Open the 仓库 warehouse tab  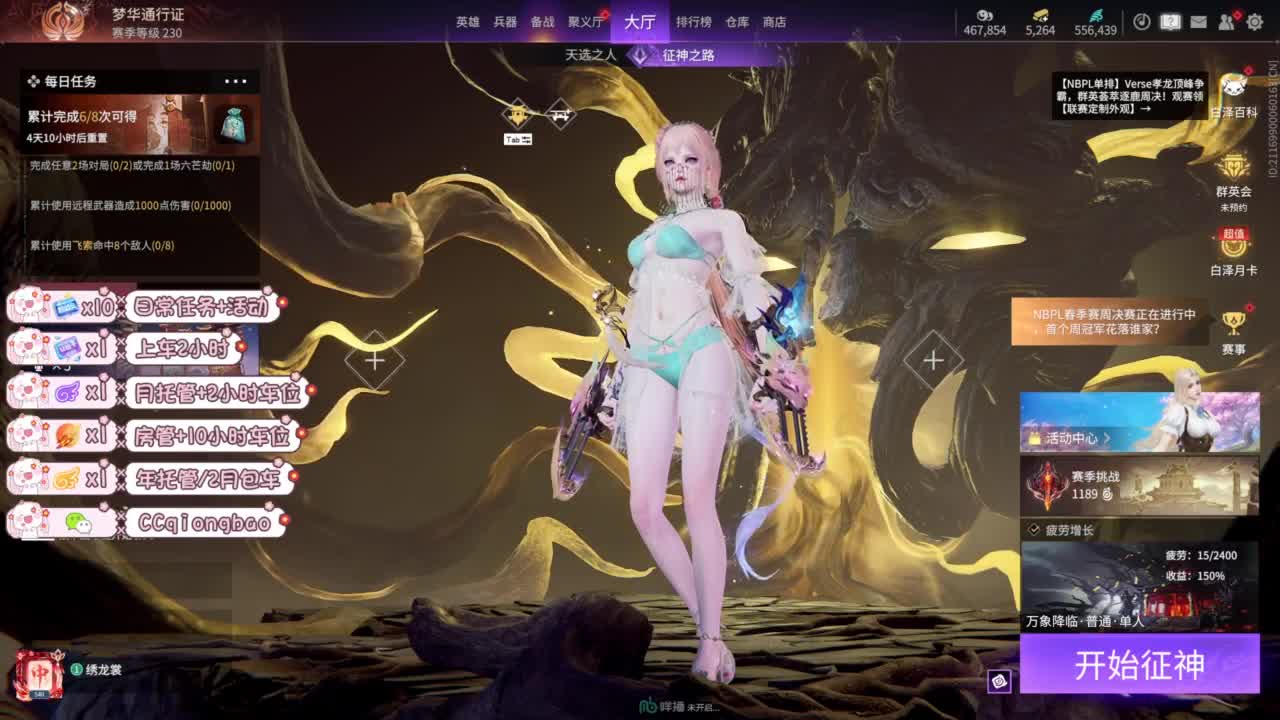(737, 22)
